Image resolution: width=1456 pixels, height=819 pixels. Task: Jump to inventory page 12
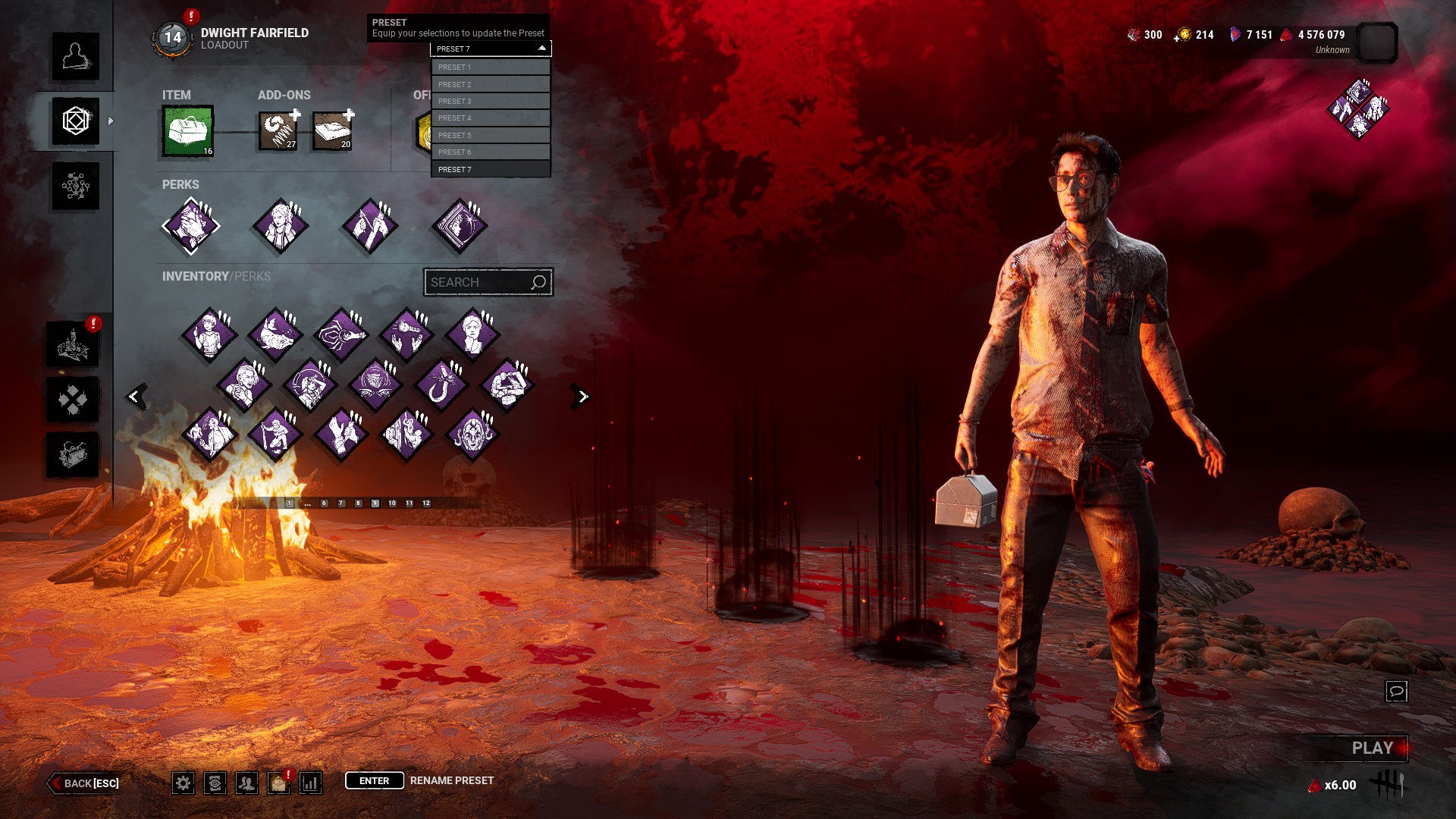(x=426, y=504)
